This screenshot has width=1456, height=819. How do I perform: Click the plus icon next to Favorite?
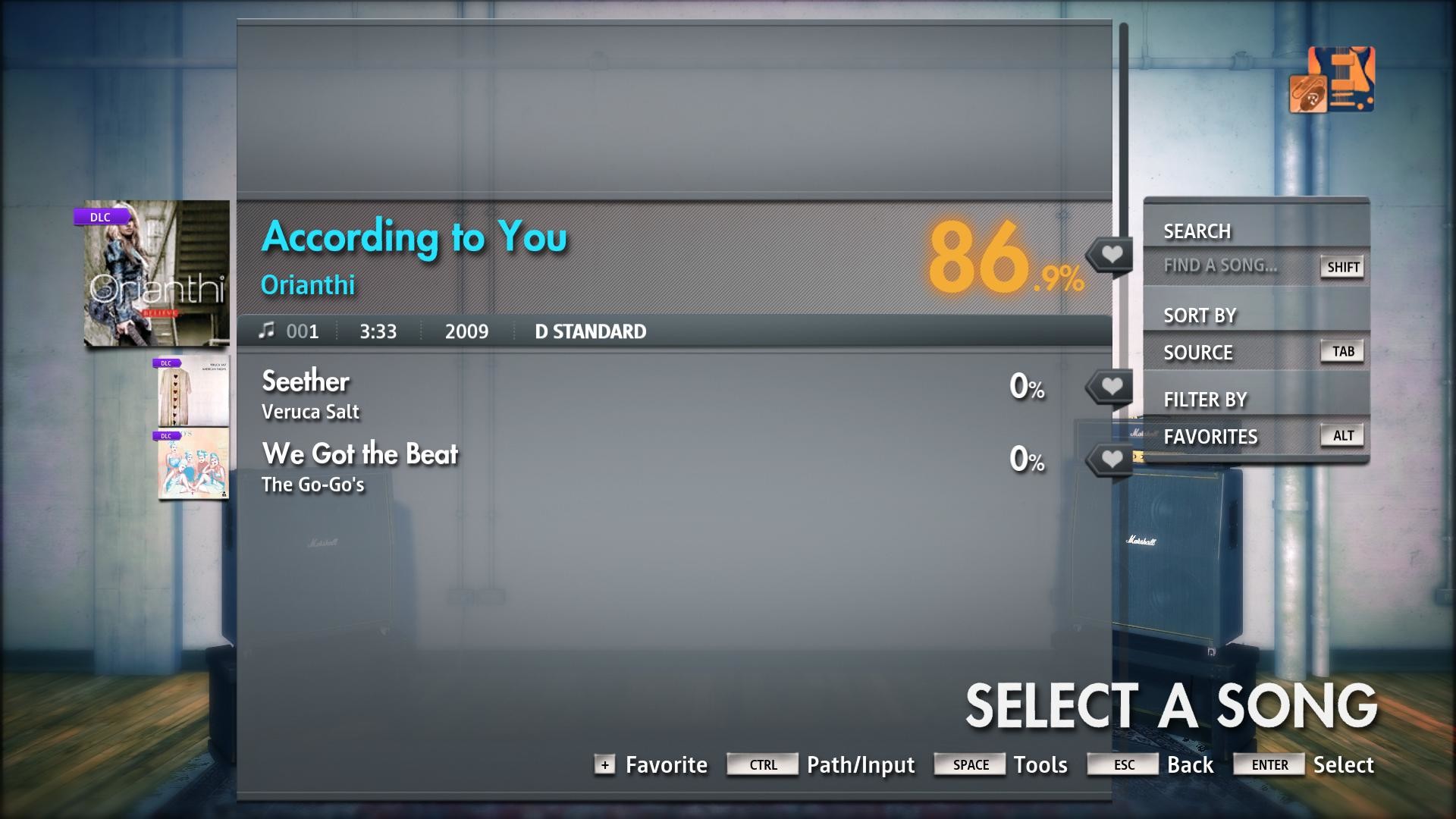[604, 765]
